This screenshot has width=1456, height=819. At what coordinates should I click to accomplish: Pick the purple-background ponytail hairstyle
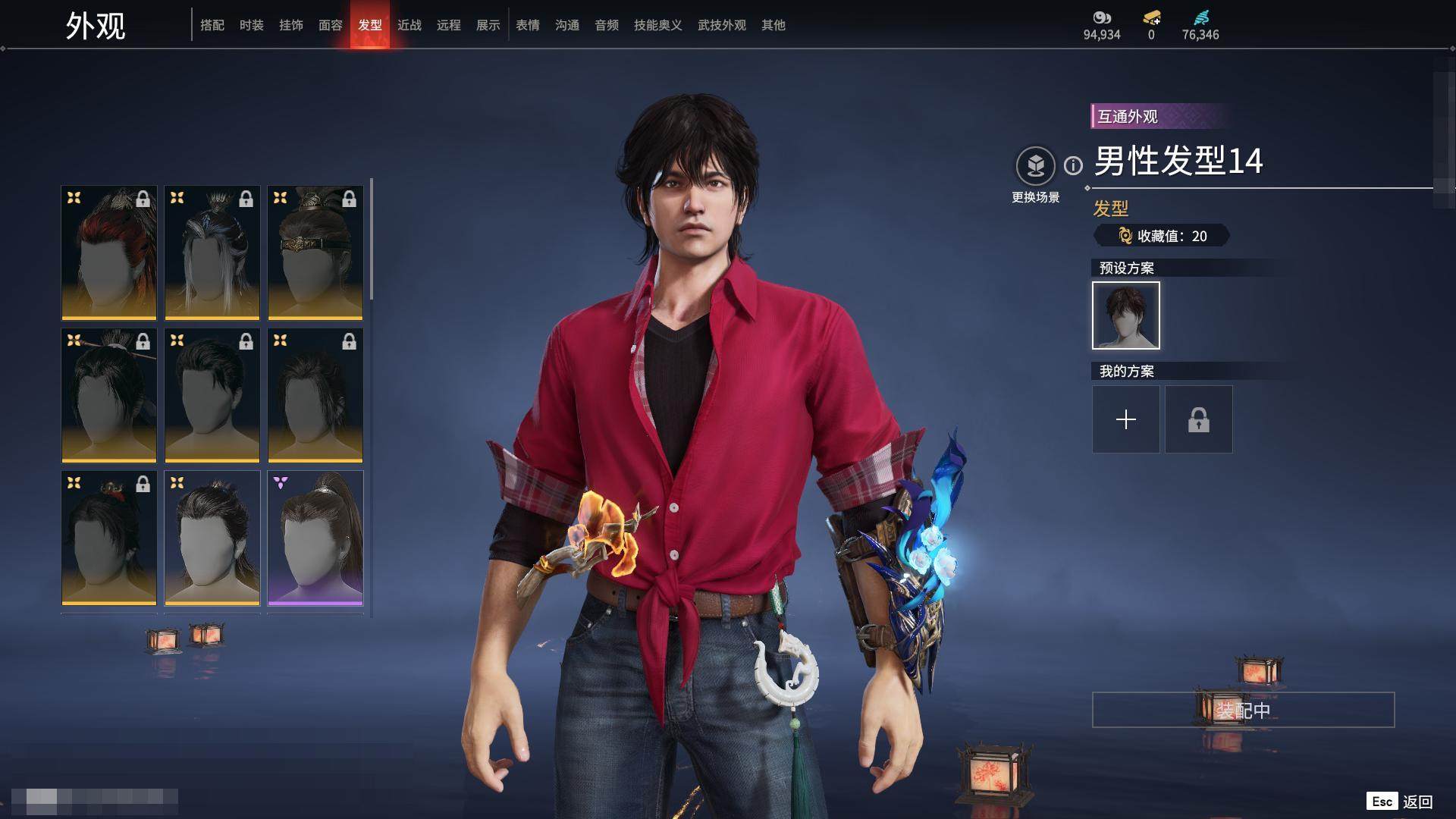click(315, 538)
